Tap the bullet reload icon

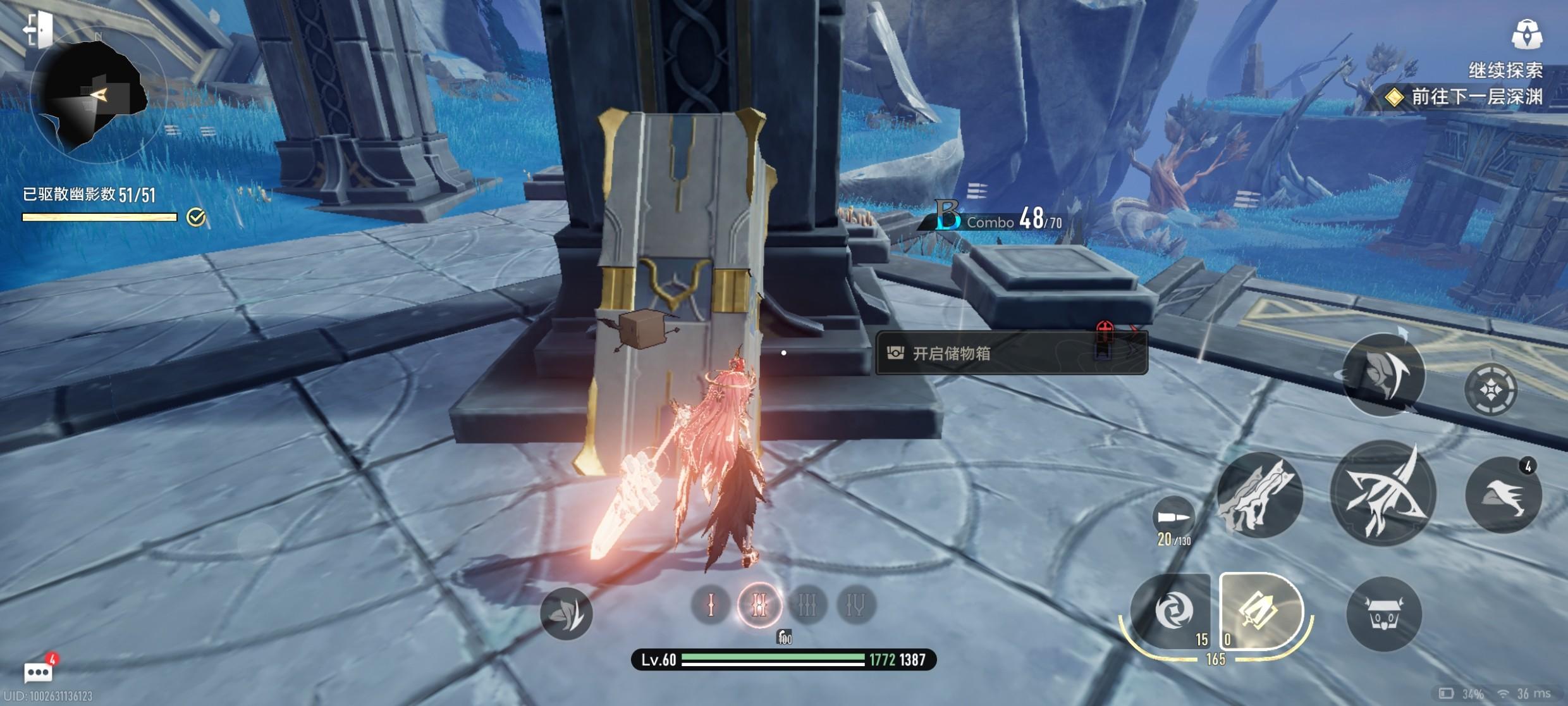click(1173, 517)
